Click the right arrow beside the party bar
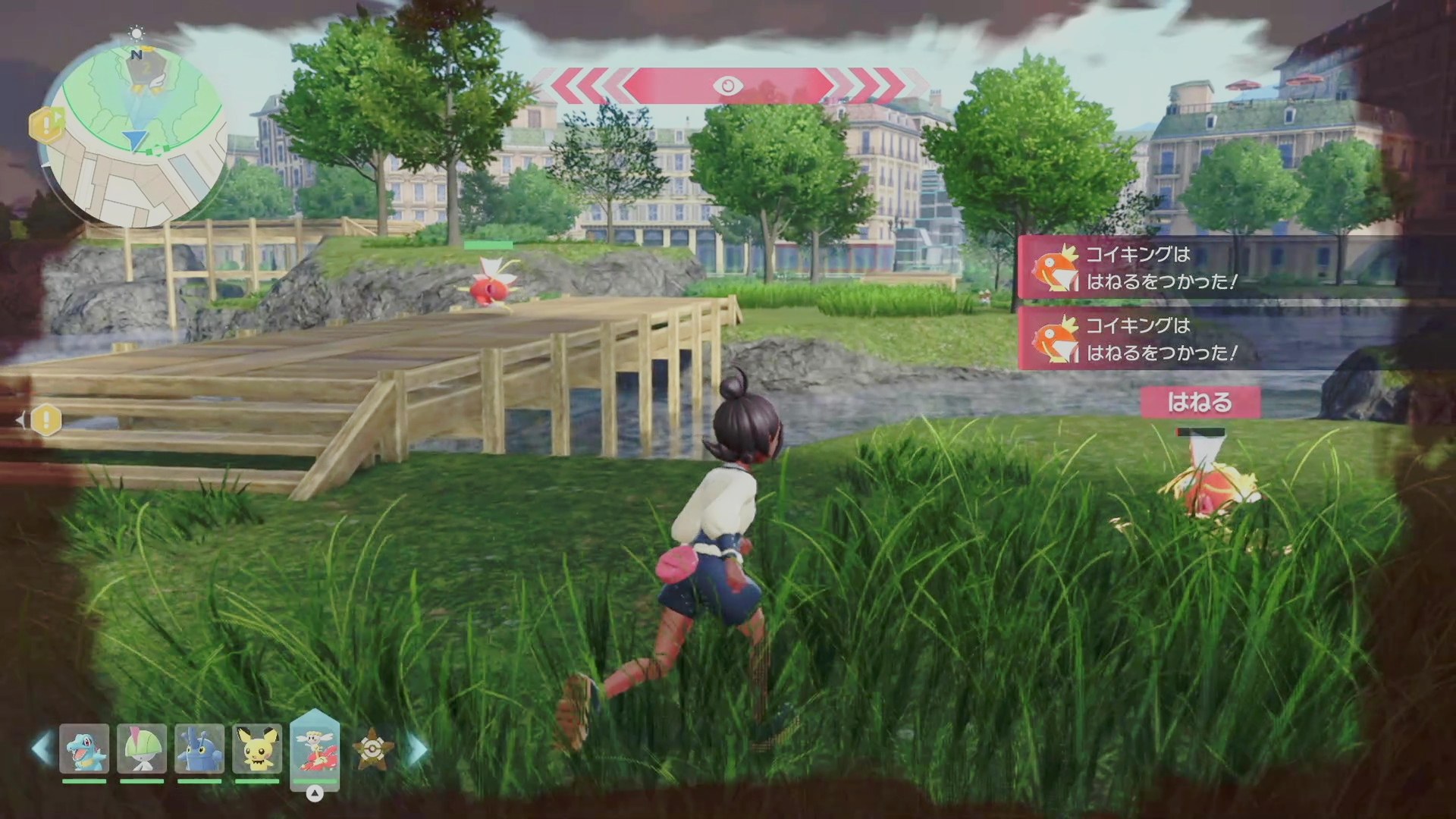The height and width of the screenshot is (819, 1456). (418, 748)
